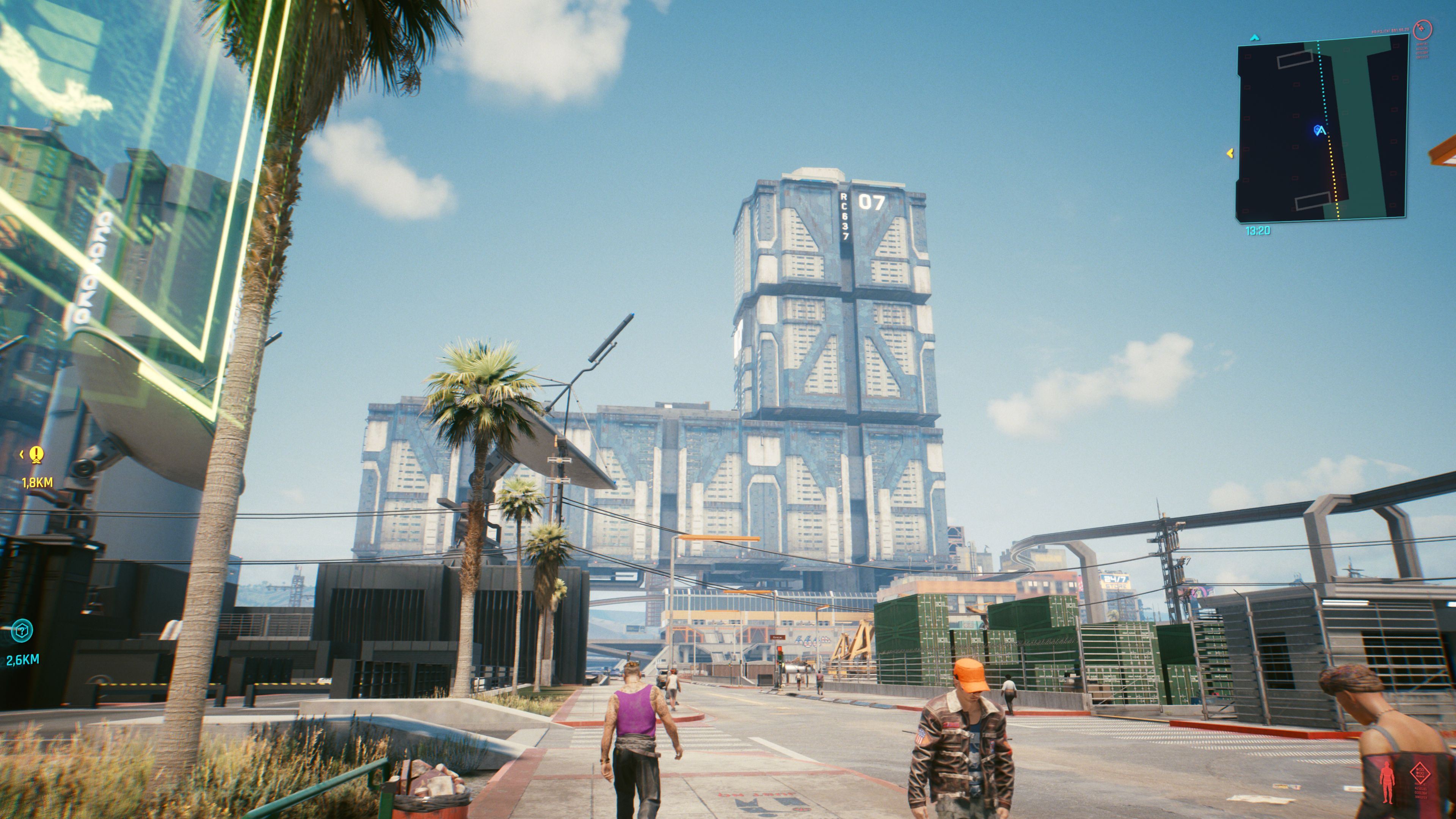Select the cyan question-mark cube marker
Image resolution: width=1456 pixels, height=819 pixels.
tap(22, 631)
